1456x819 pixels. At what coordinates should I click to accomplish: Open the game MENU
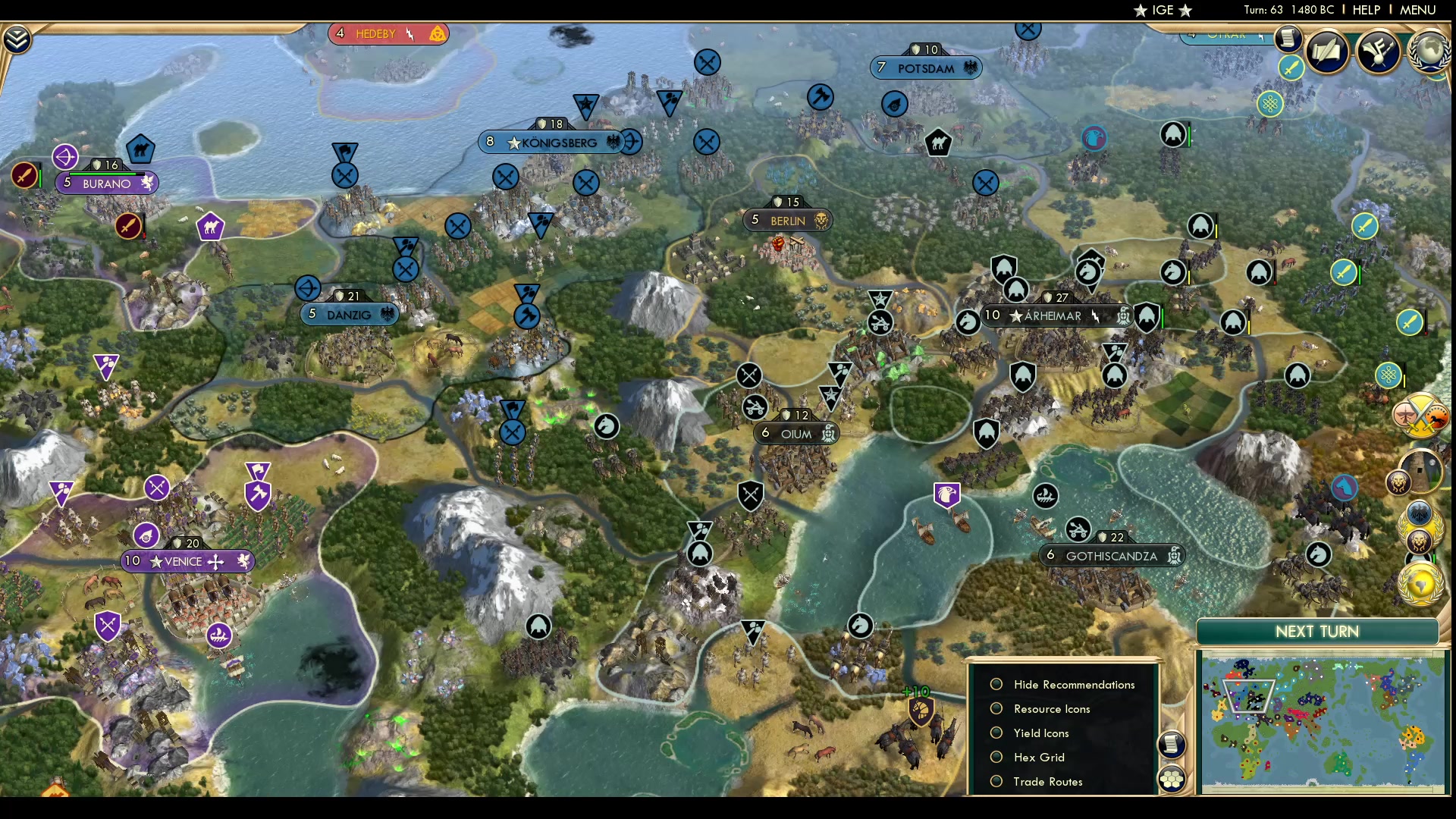[1417, 10]
